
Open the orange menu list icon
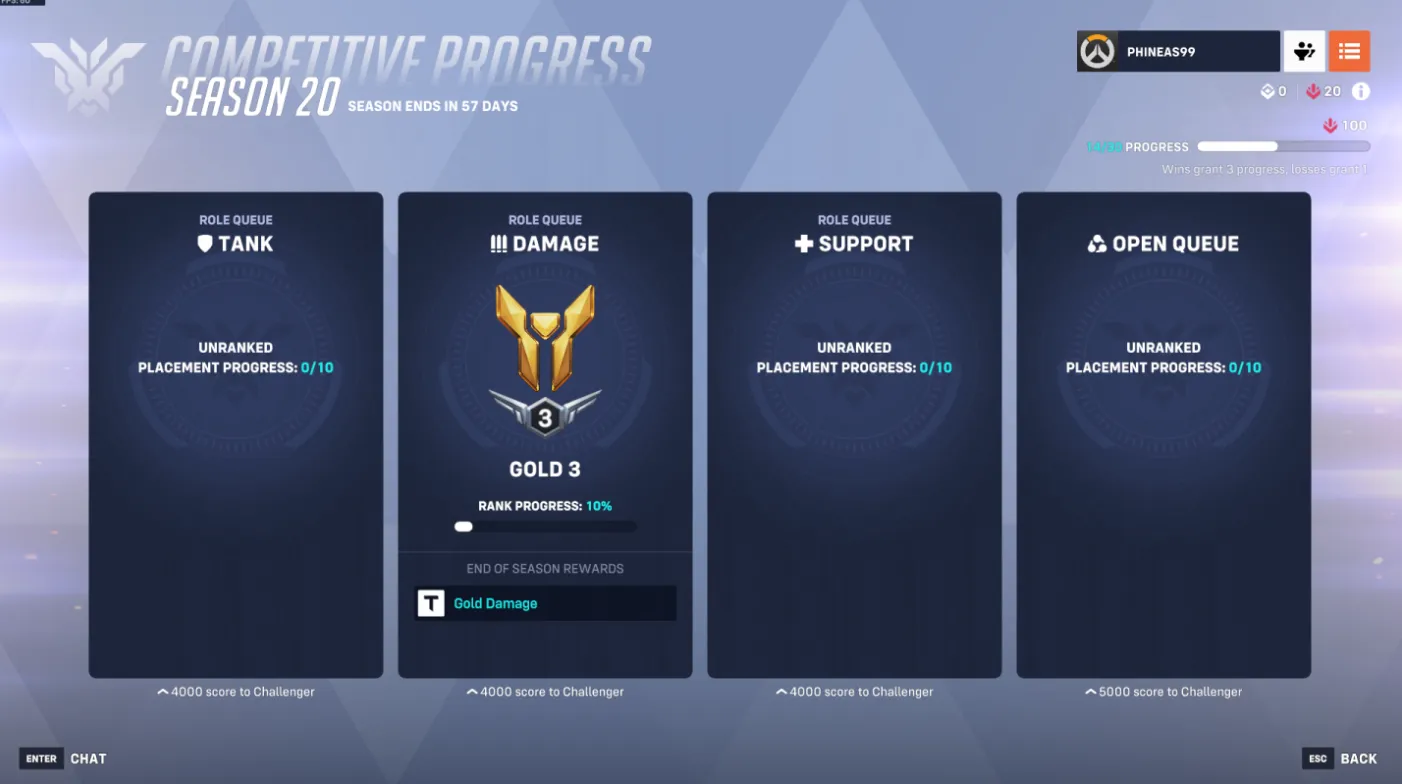pyautogui.click(x=1349, y=50)
